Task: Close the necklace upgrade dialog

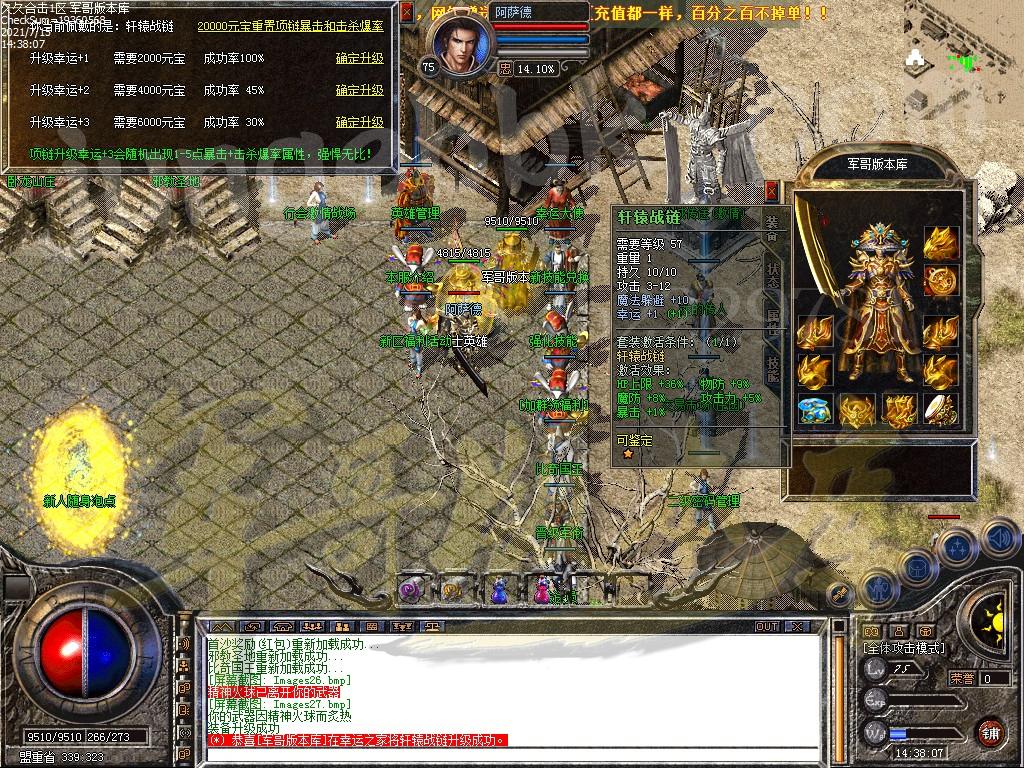Action: pyautogui.click(x=406, y=13)
